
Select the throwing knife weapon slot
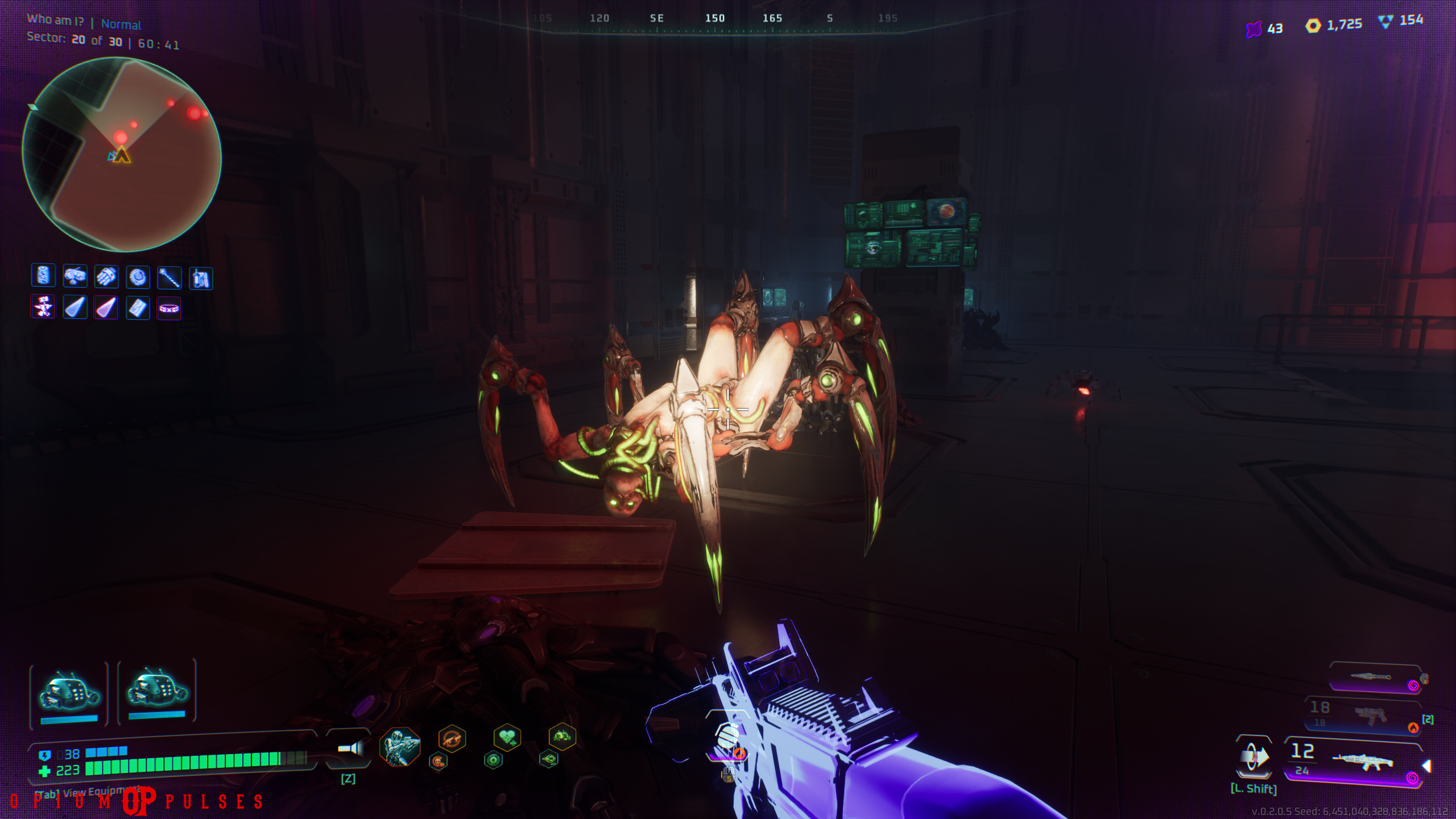pyautogui.click(x=1374, y=677)
